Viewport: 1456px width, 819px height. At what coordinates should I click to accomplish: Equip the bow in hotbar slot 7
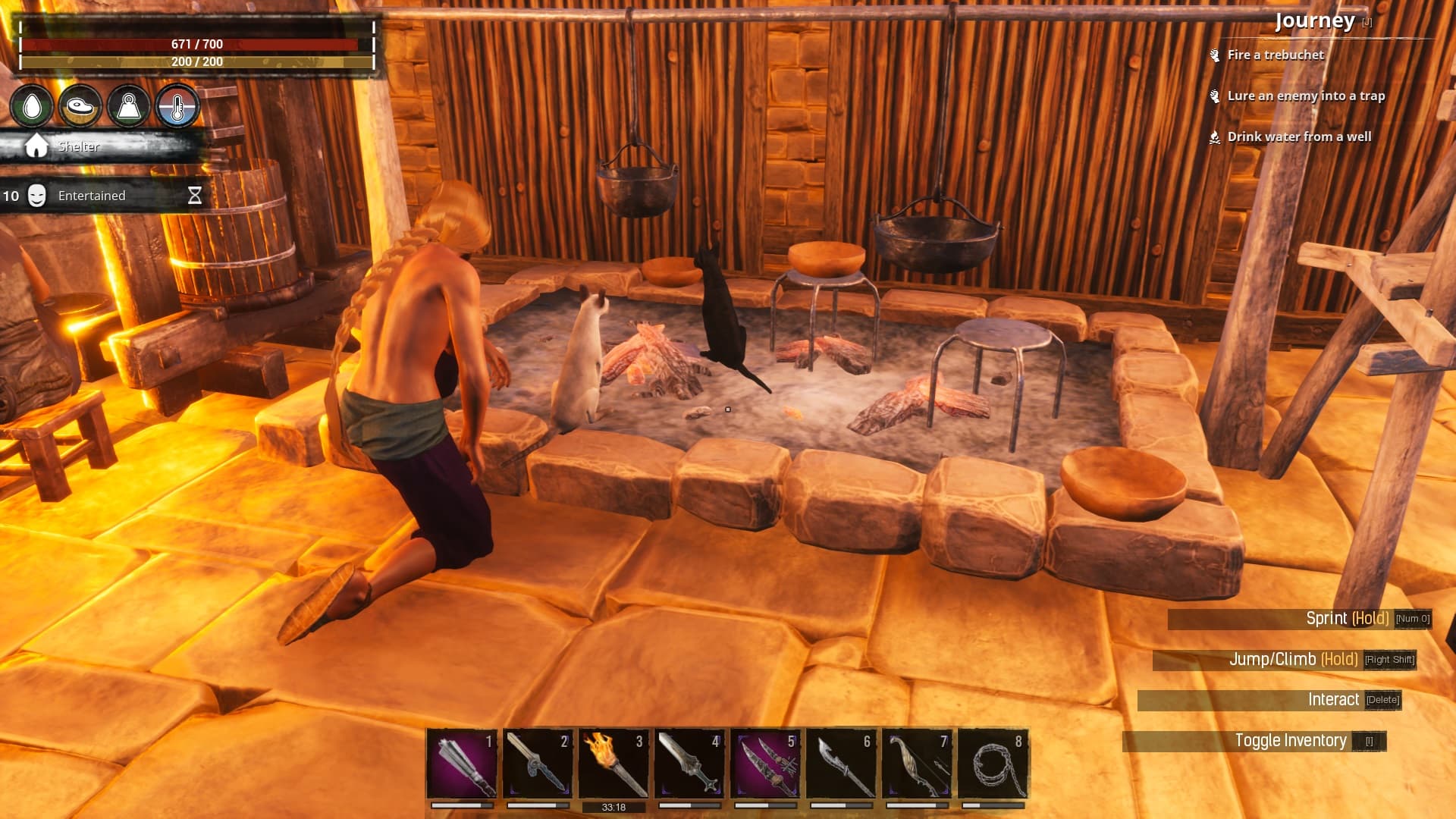pos(917,764)
